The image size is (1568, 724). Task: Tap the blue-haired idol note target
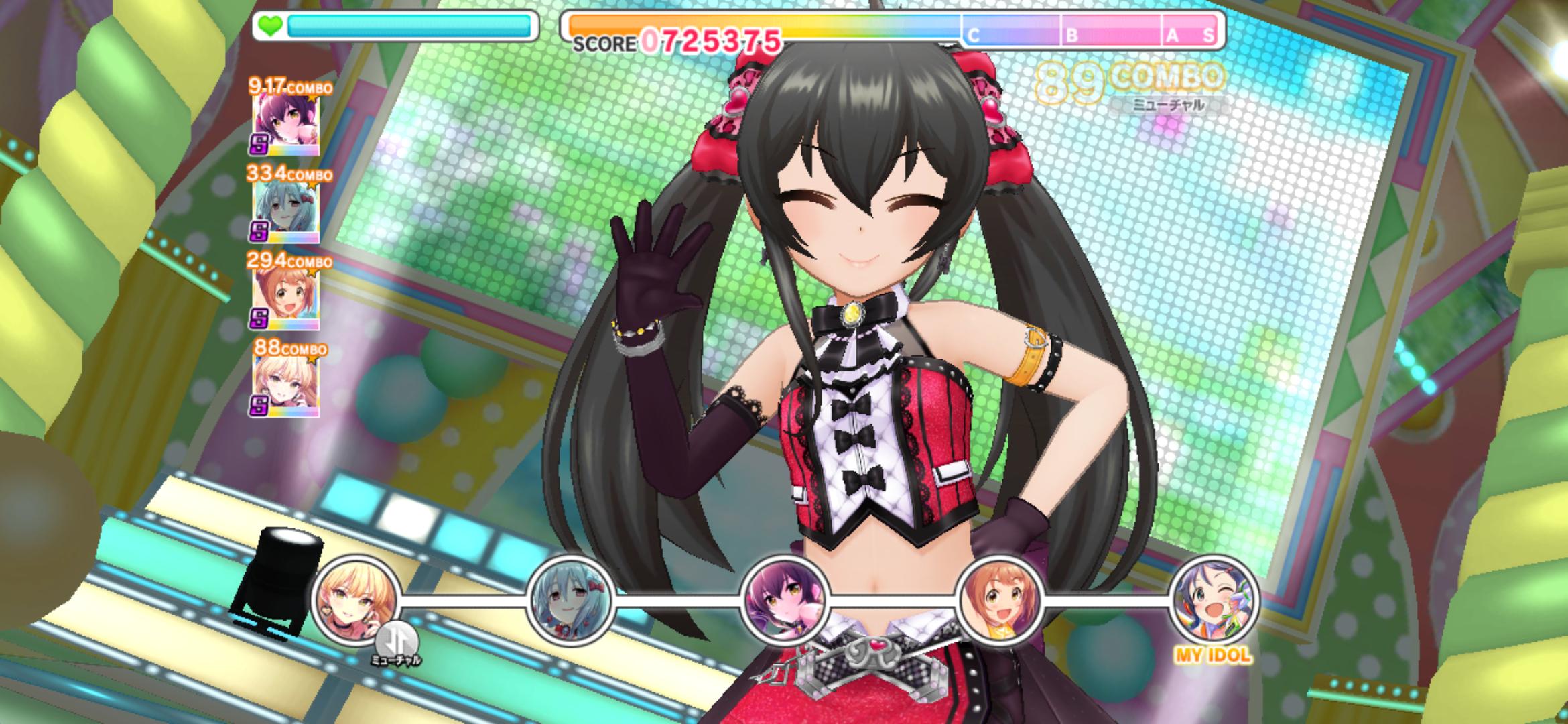click(572, 600)
